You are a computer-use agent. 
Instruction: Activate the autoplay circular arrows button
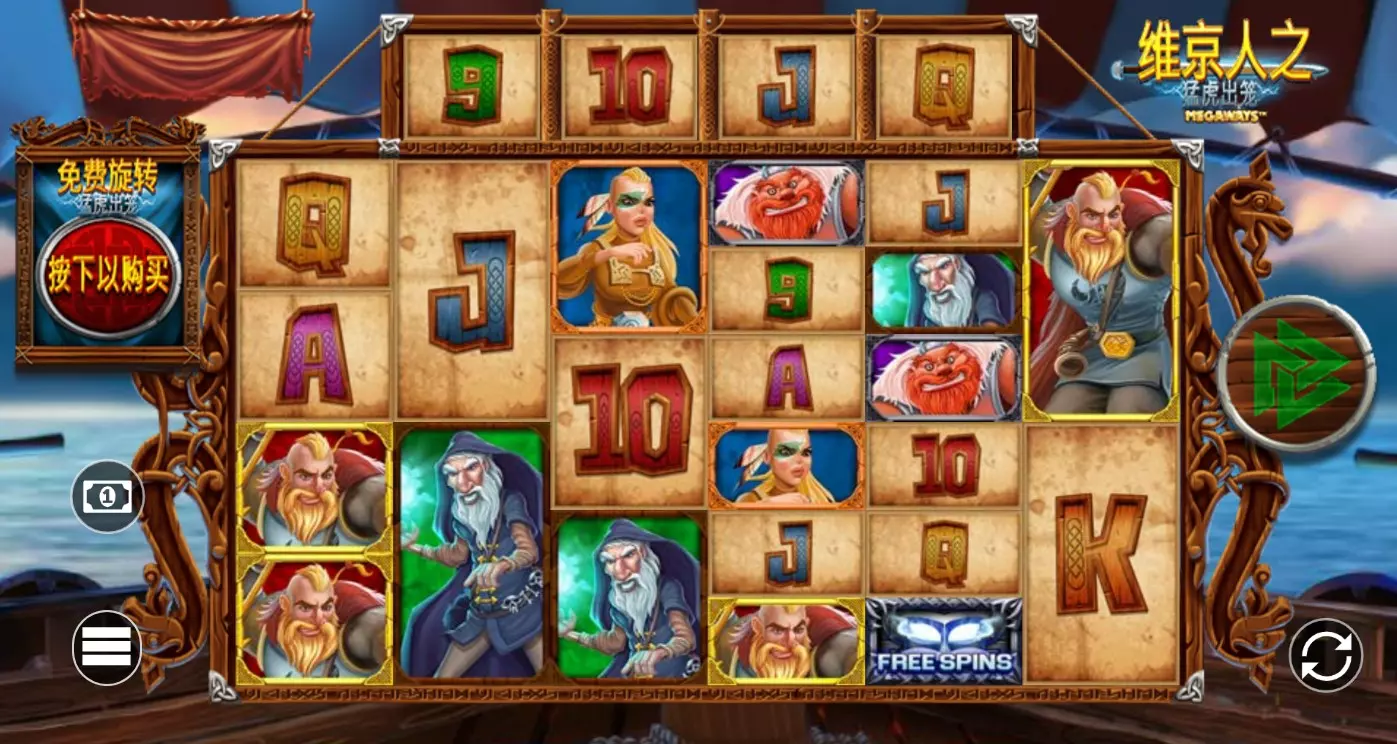coord(1326,656)
